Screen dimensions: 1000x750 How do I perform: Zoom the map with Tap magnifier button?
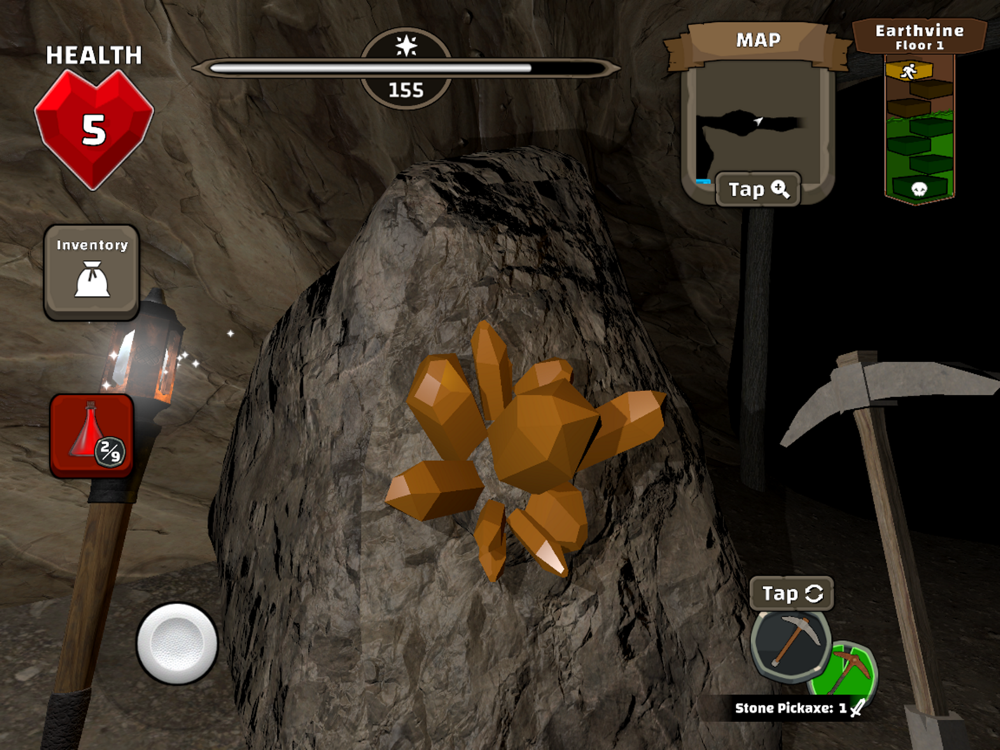point(758,189)
